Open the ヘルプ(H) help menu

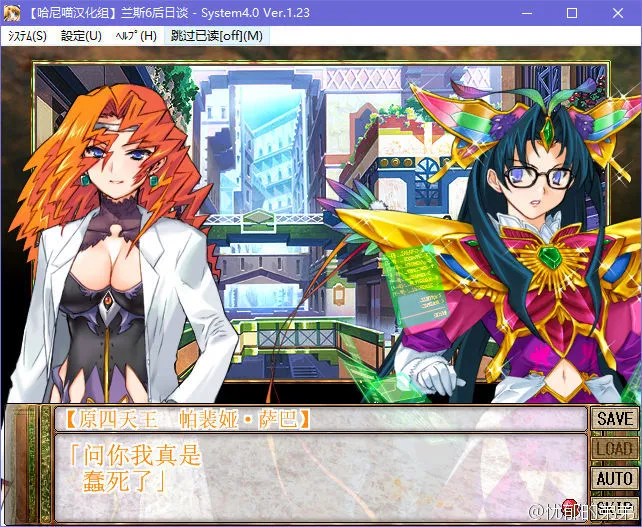pyautogui.click(x=135, y=36)
